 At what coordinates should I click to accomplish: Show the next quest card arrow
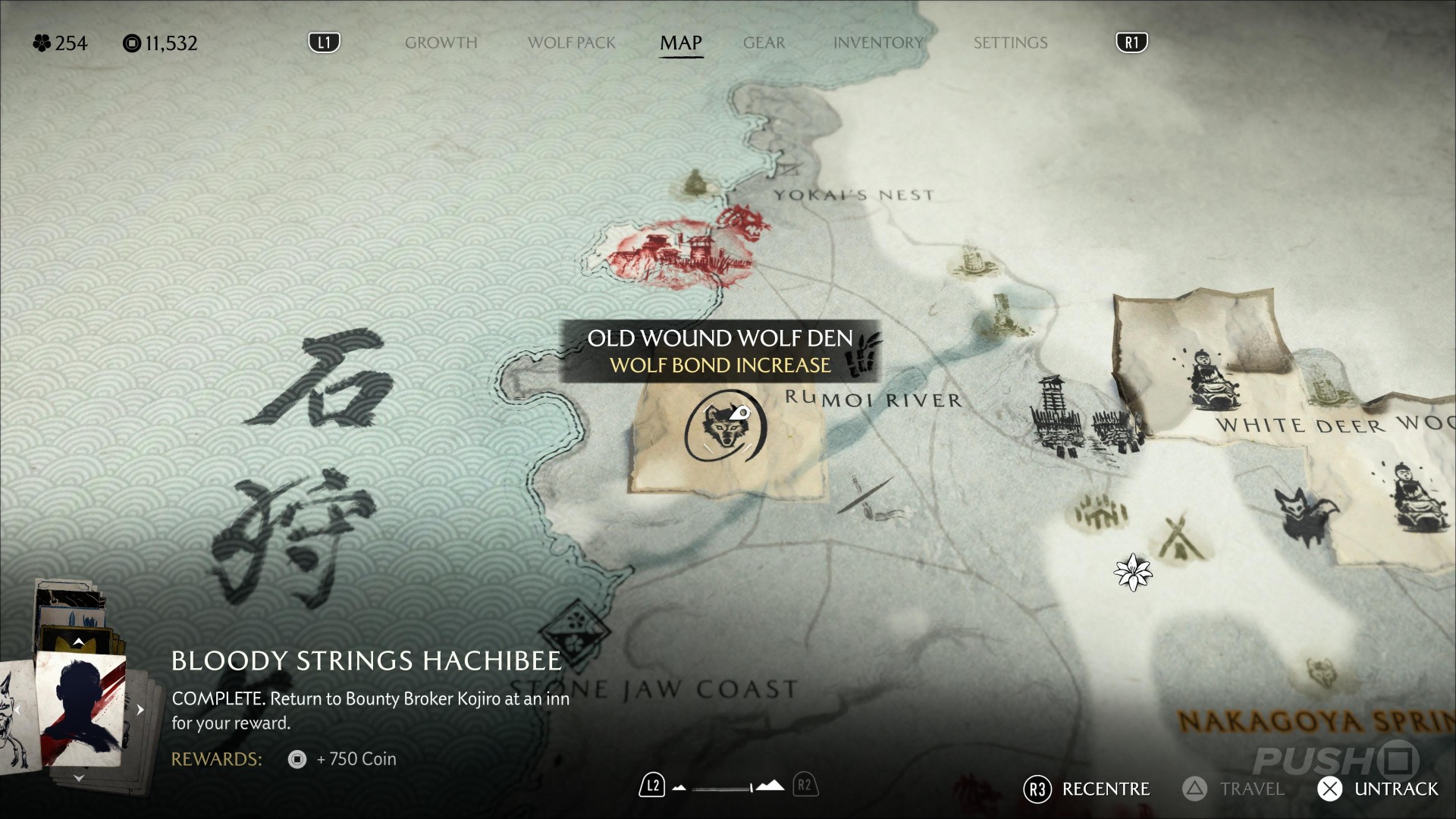140,711
